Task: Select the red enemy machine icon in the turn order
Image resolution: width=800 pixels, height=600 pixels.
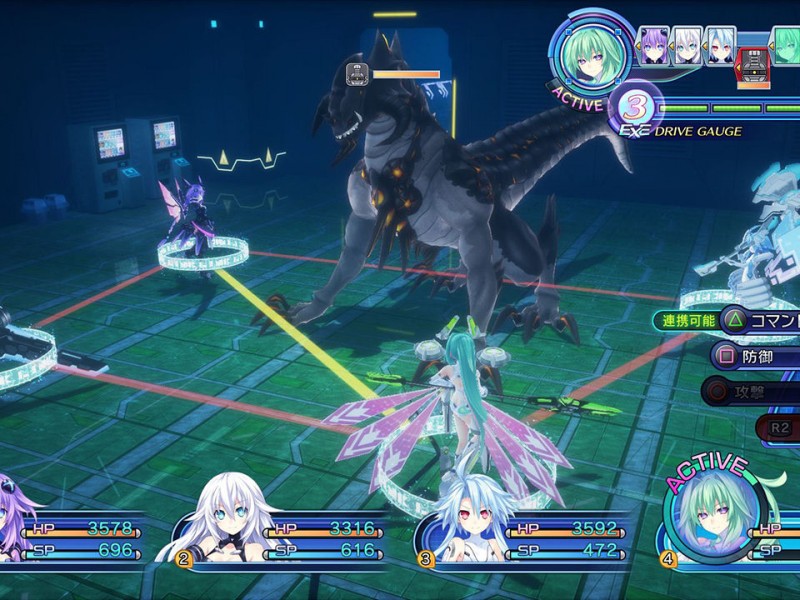Action: point(751,65)
